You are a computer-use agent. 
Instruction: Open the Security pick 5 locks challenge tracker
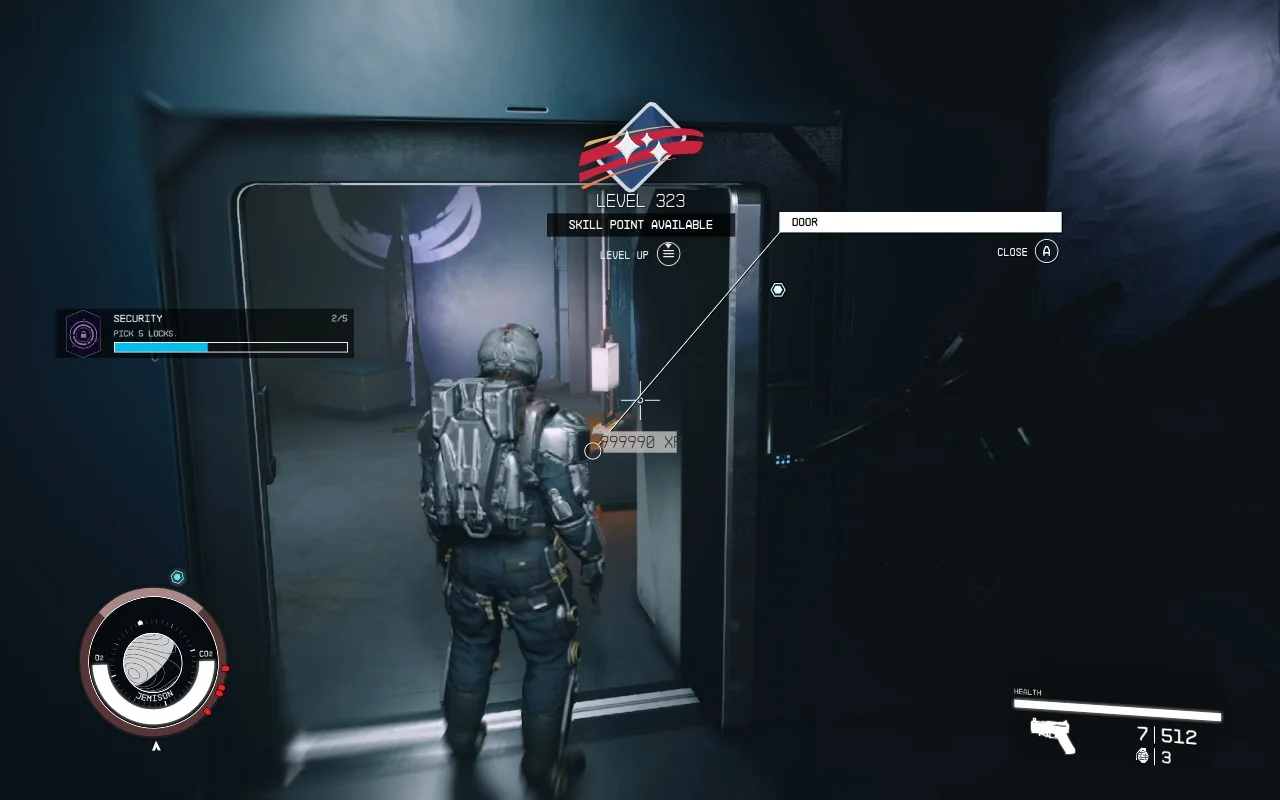click(205, 333)
